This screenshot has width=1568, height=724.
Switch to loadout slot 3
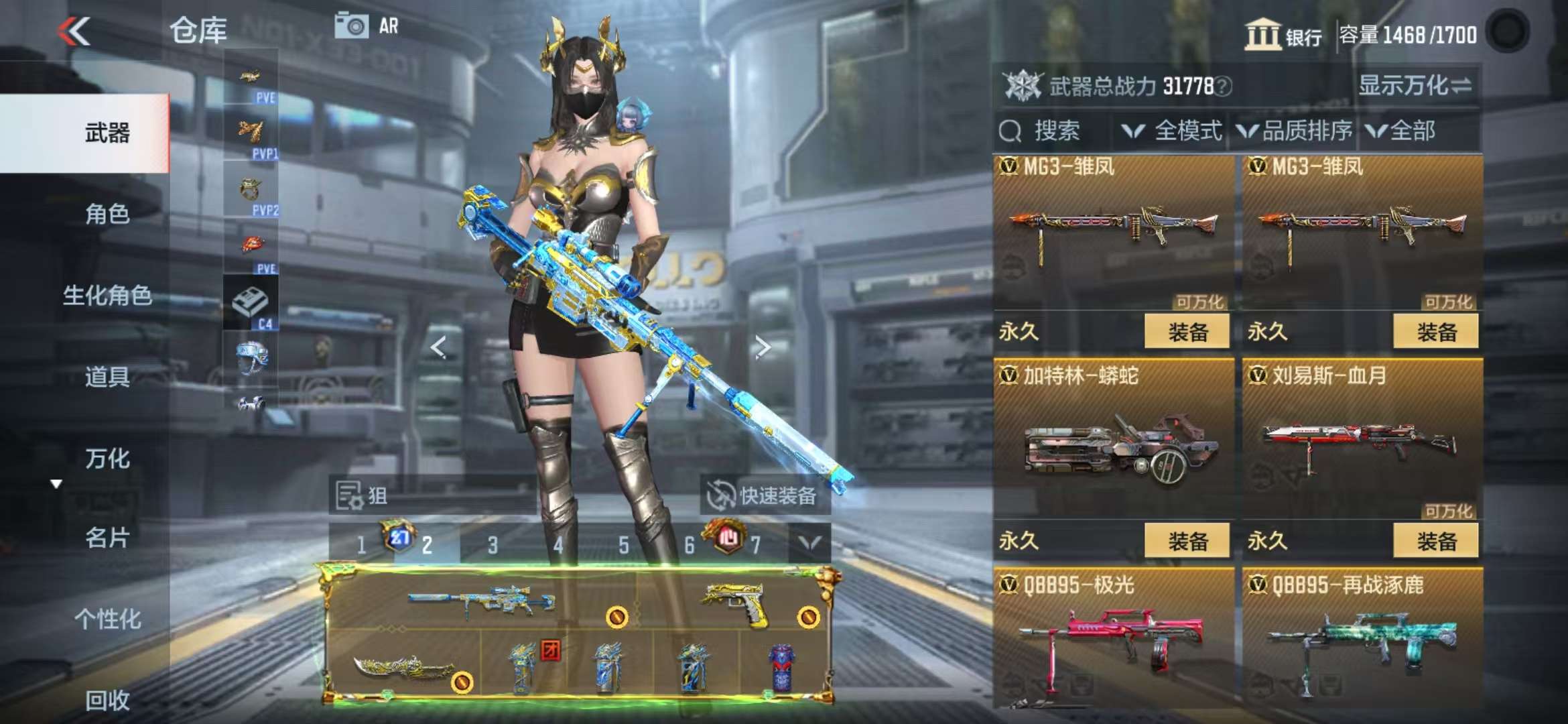click(x=493, y=546)
